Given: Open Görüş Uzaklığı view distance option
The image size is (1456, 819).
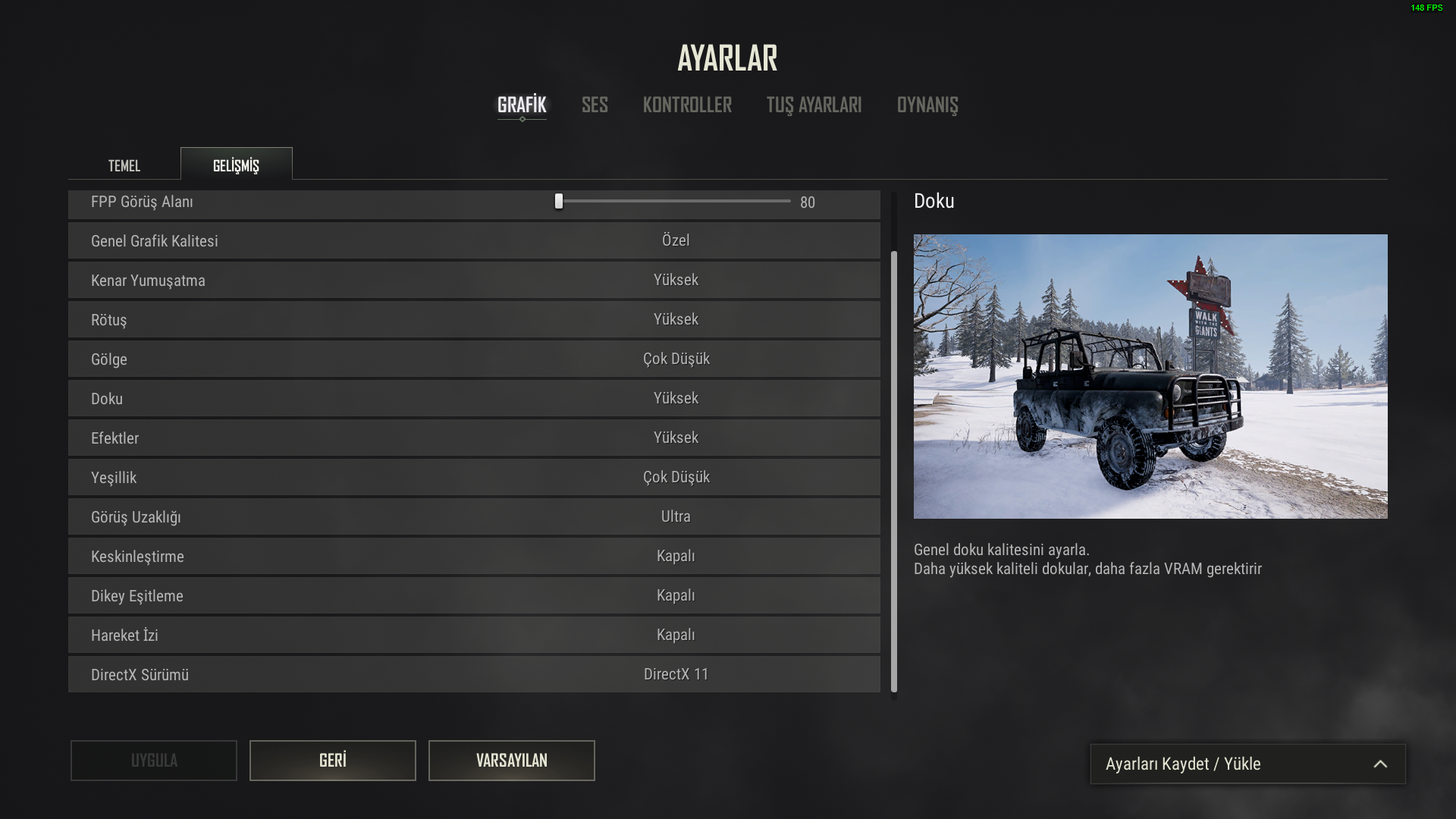Looking at the screenshot, I should tap(676, 517).
